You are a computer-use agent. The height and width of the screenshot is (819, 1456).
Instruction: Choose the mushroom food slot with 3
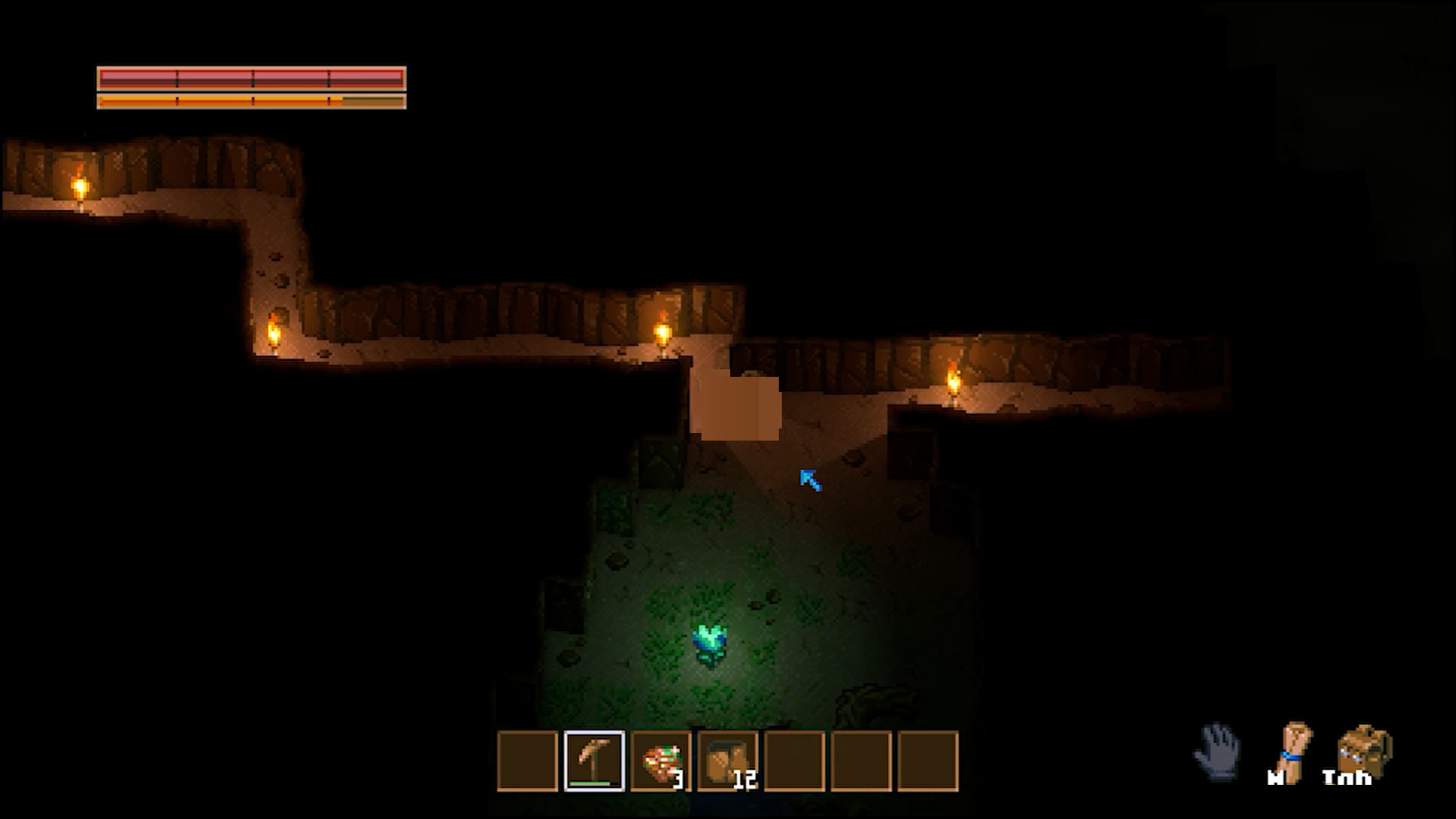tap(661, 761)
